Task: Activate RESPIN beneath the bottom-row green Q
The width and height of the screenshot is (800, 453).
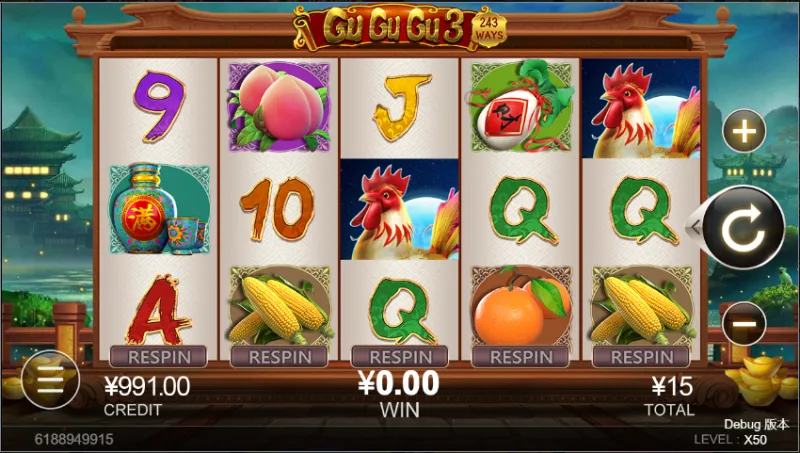Action: point(400,356)
